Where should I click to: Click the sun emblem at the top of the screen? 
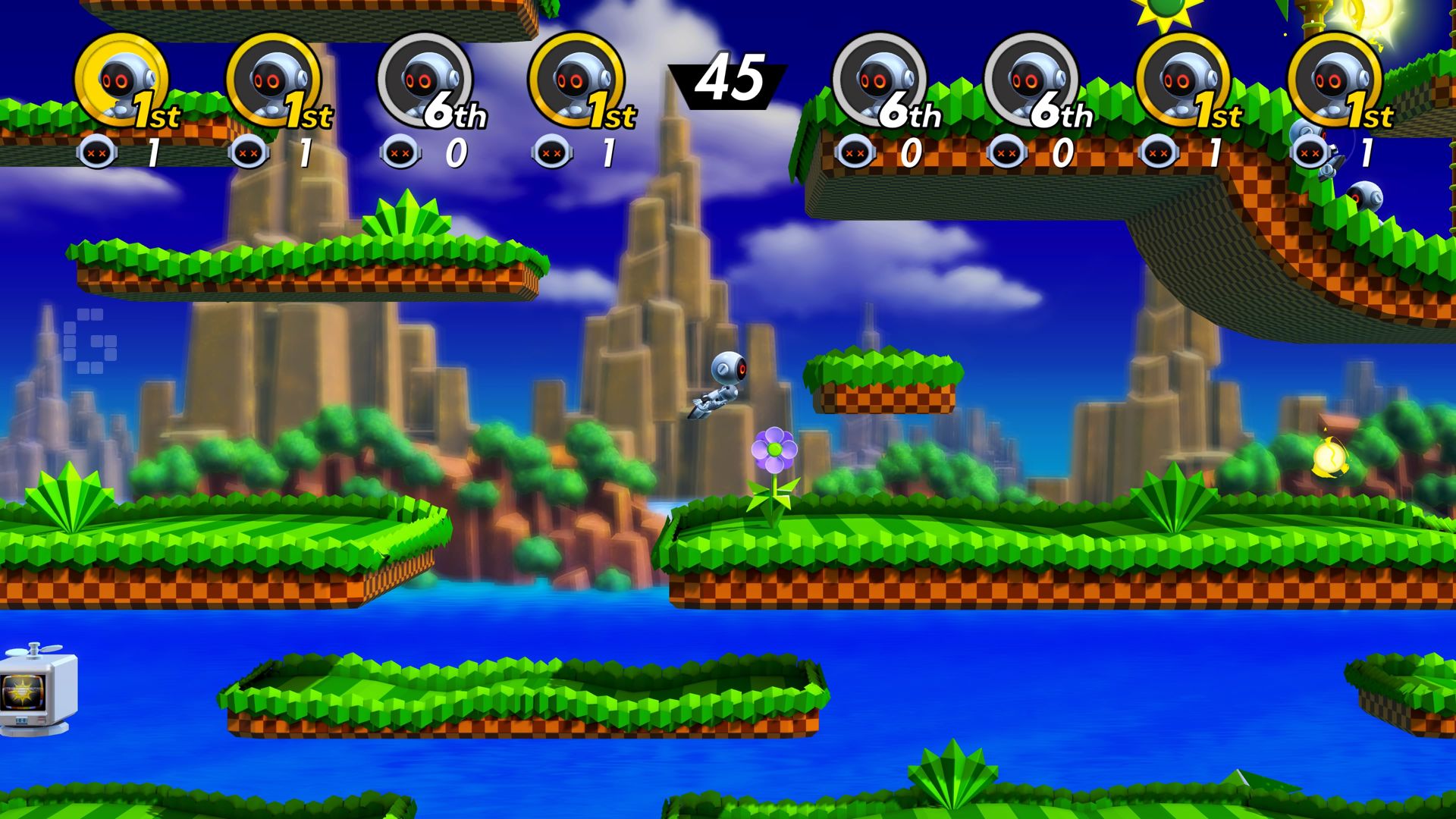coord(1164,9)
